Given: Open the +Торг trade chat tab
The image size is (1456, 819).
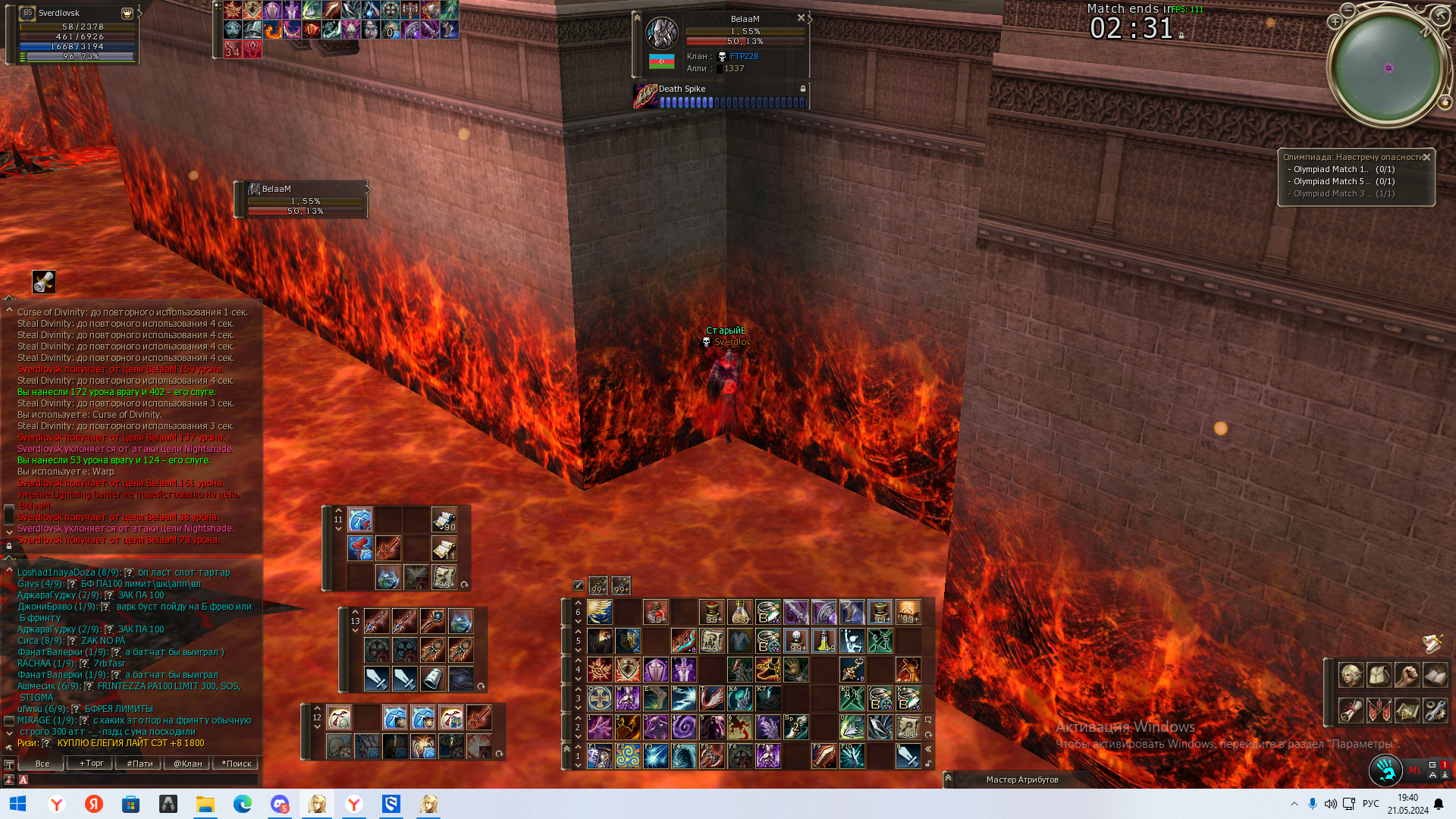Looking at the screenshot, I should pyautogui.click(x=91, y=764).
